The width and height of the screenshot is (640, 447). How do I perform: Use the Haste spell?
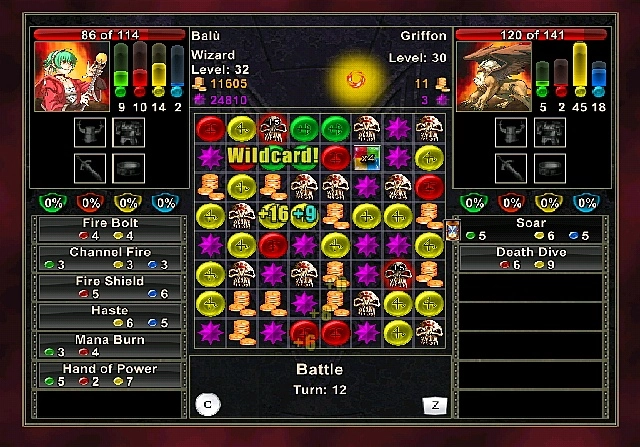coord(109,316)
